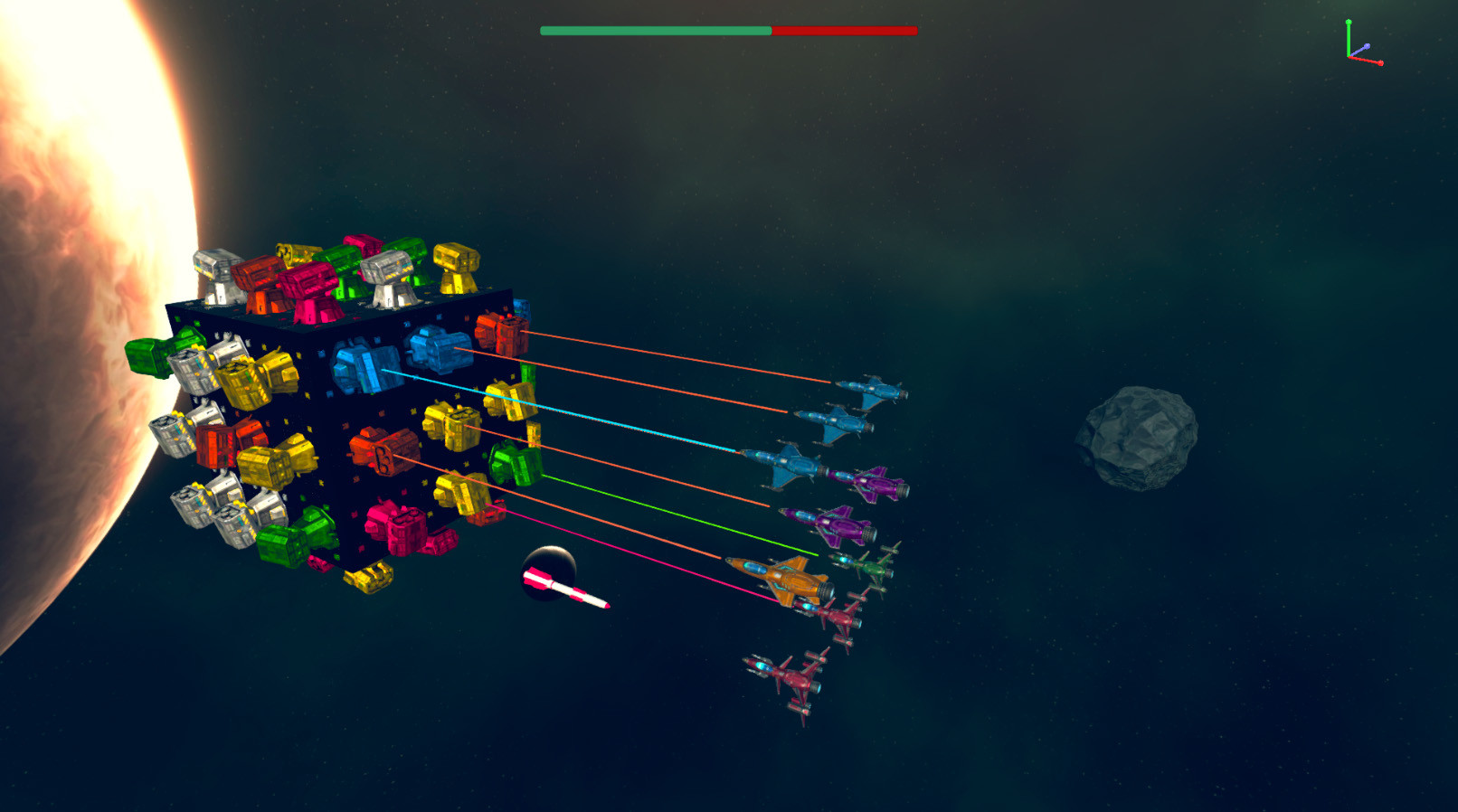Click the green axis arrow of the gizmo
1458x812 pixels.
click(1349, 20)
